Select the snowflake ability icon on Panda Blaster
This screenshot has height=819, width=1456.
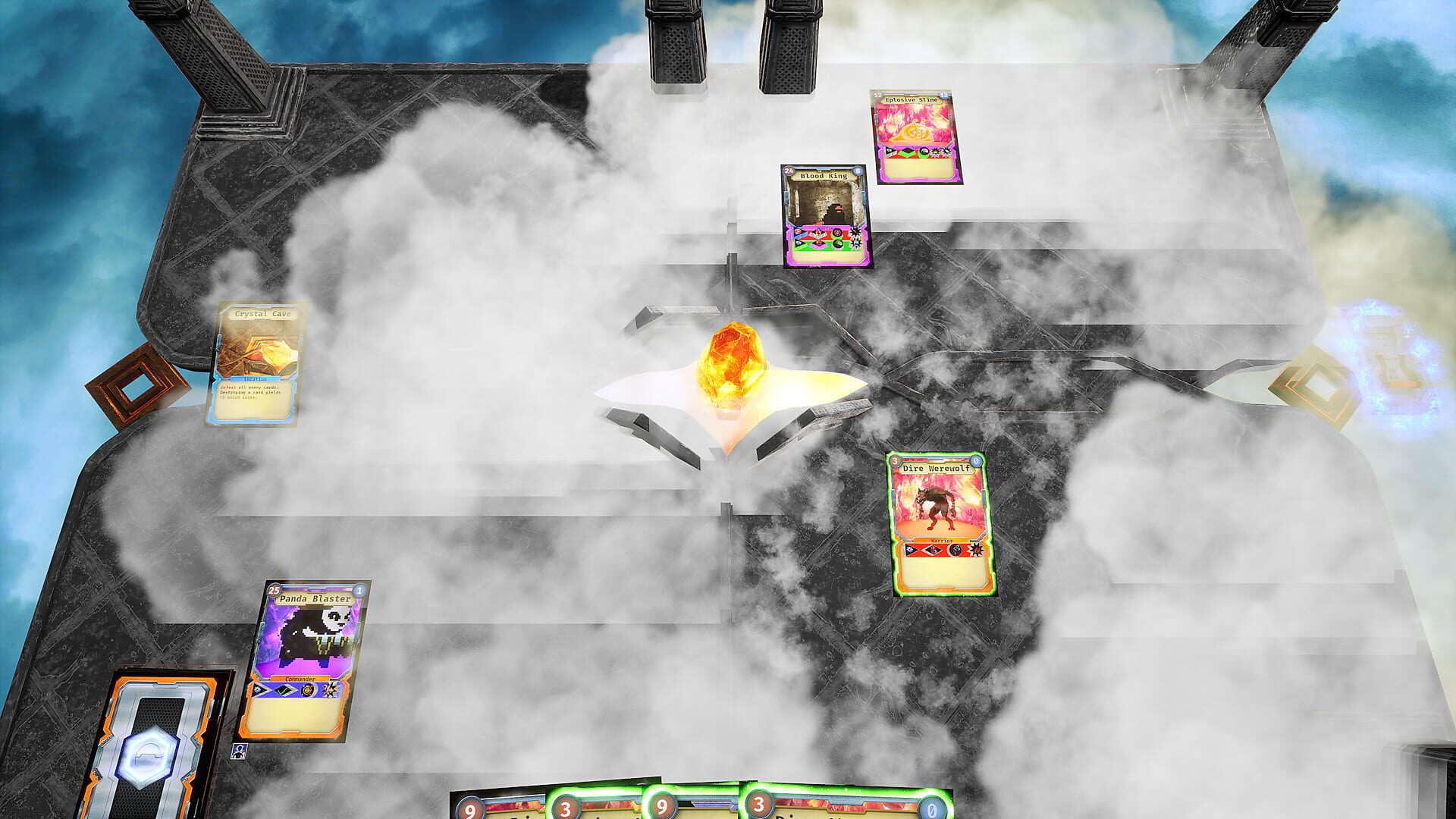tap(258, 691)
